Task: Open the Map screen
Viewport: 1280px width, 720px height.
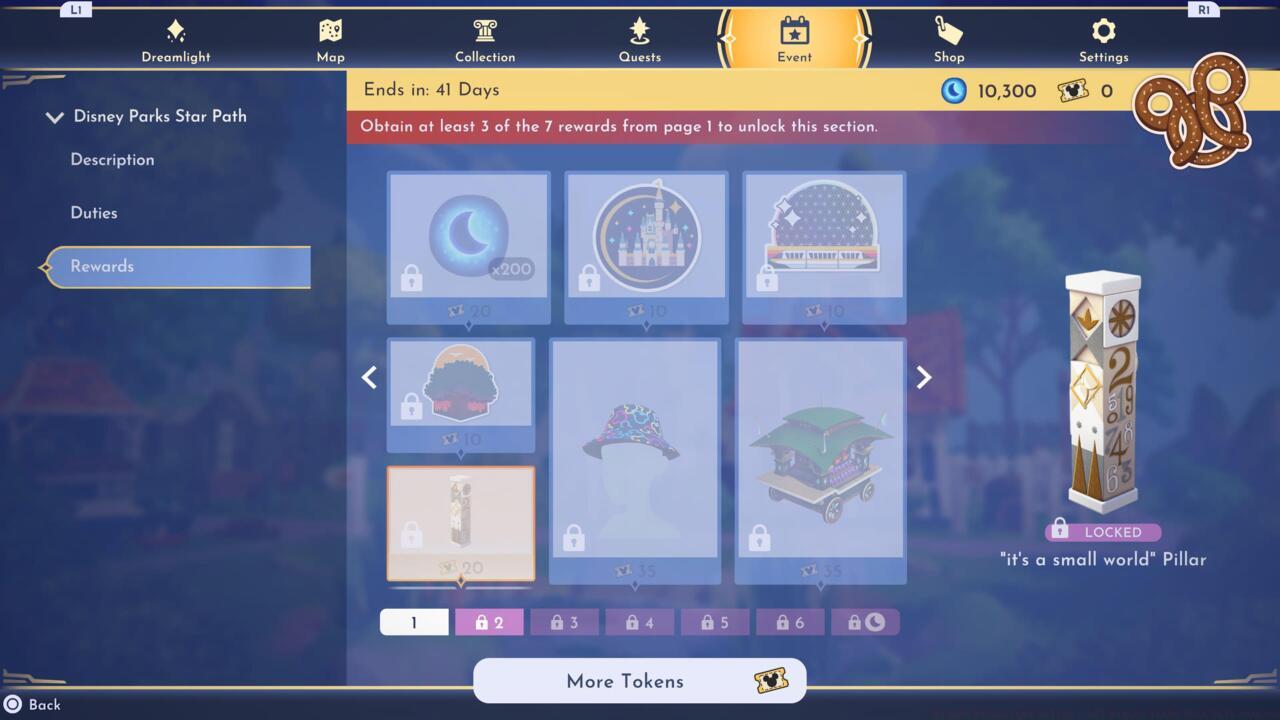Action: click(x=330, y=38)
